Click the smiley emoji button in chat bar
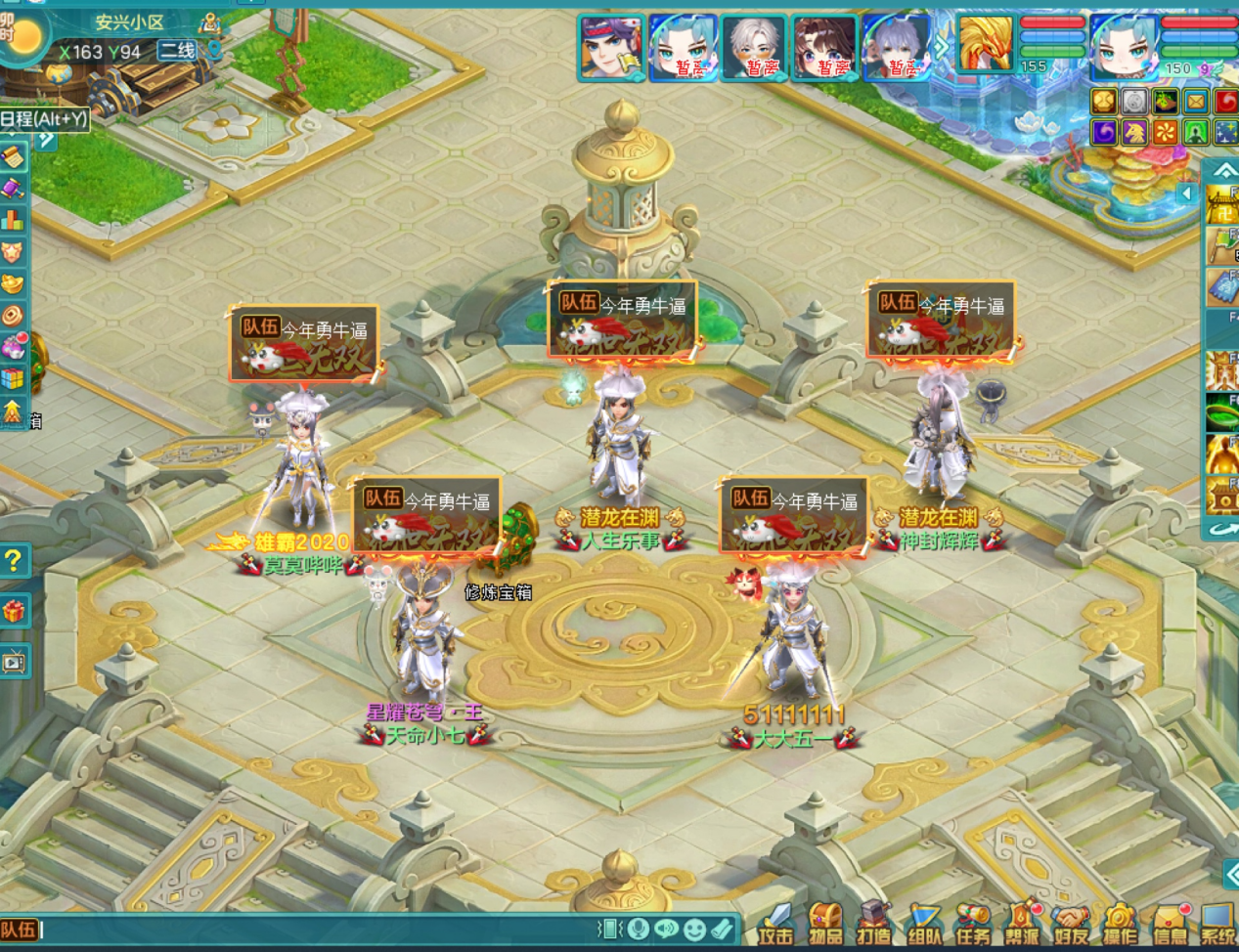The height and width of the screenshot is (952, 1239). point(694,929)
